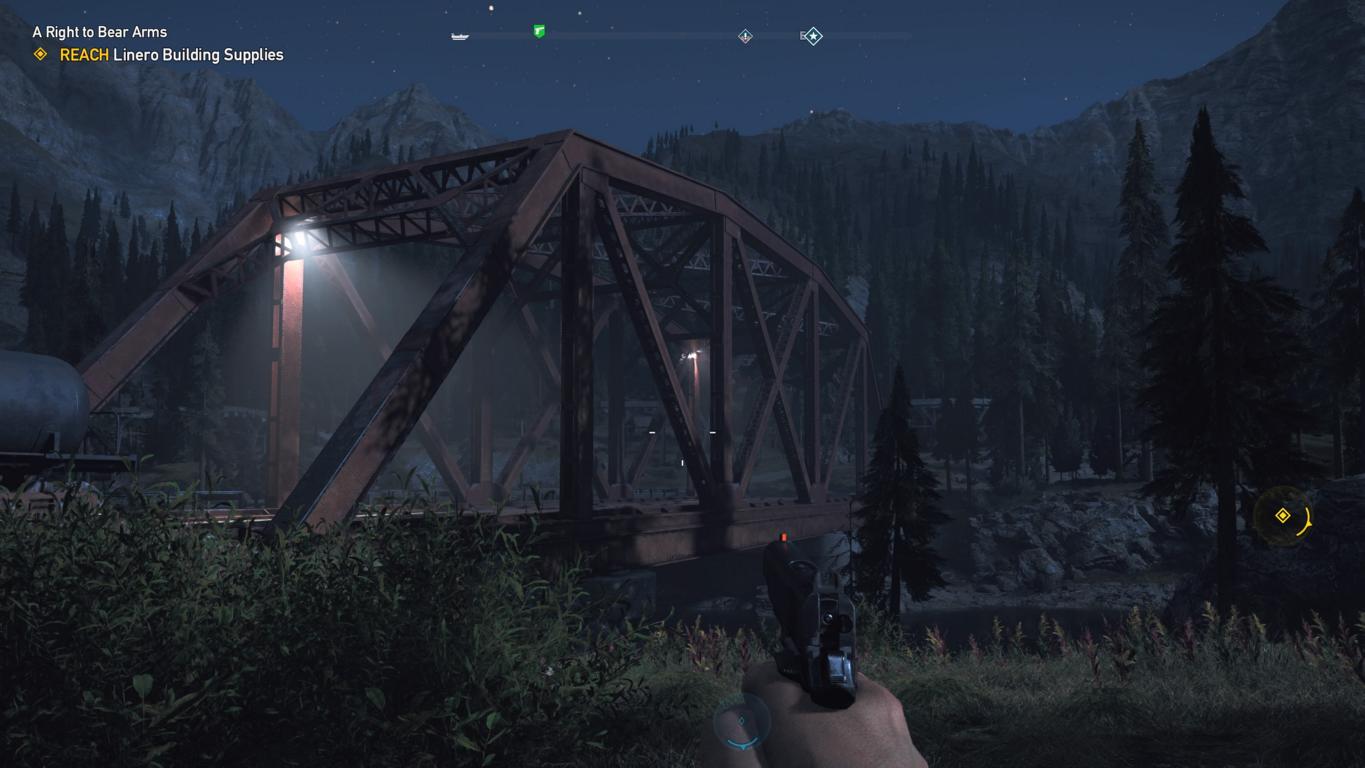Click the star diamond mission marker on the compass
Viewport: 1365px width, 768px height.
pos(812,36)
